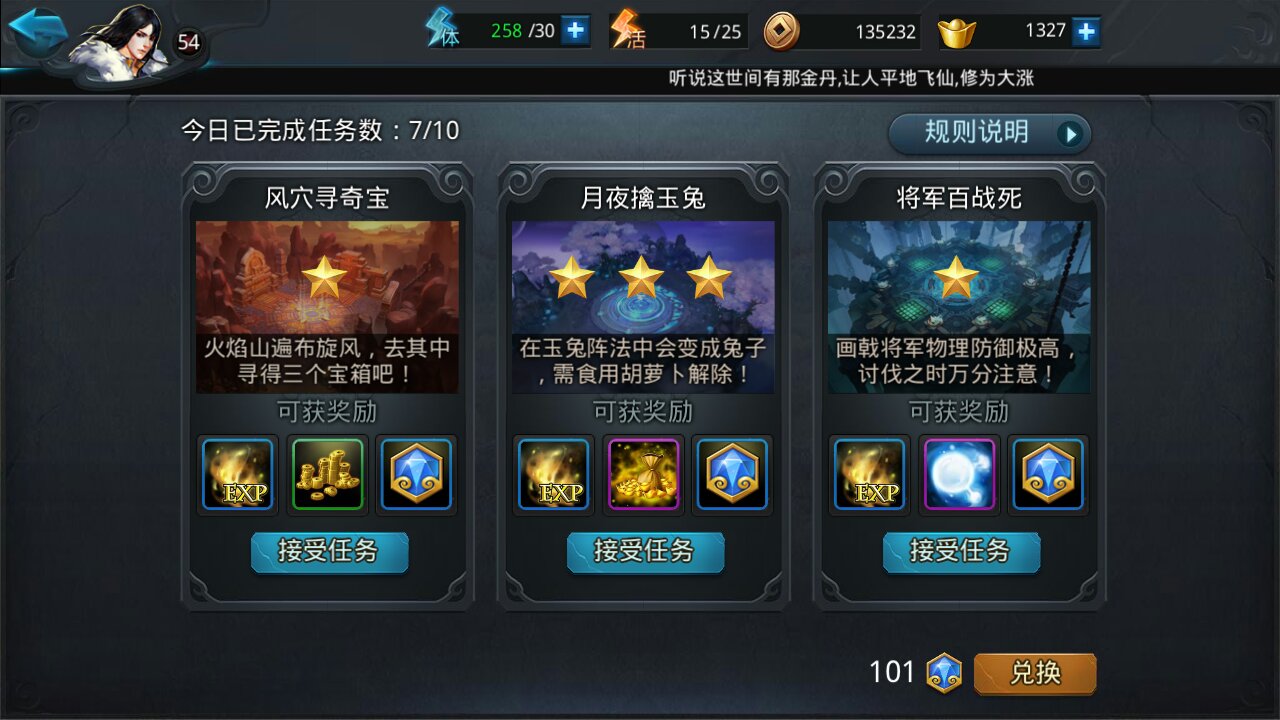The image size is (1280, 720).
Task: Click the white orb reward icon under 将军百战死
Action: (959, 475)
